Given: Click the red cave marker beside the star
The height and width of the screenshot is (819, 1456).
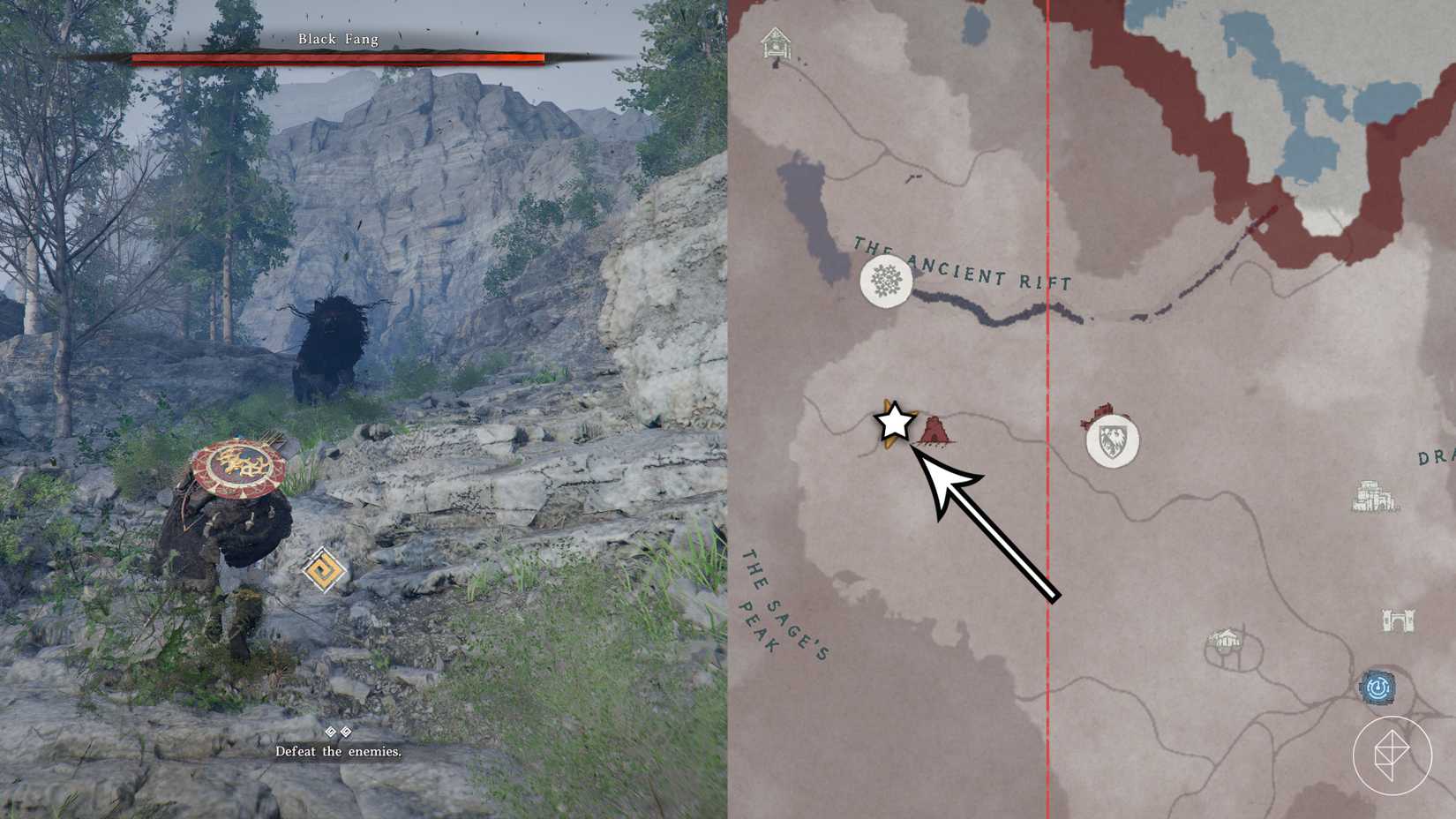Looking at the screenshot, I should click(x=935, y=428).
